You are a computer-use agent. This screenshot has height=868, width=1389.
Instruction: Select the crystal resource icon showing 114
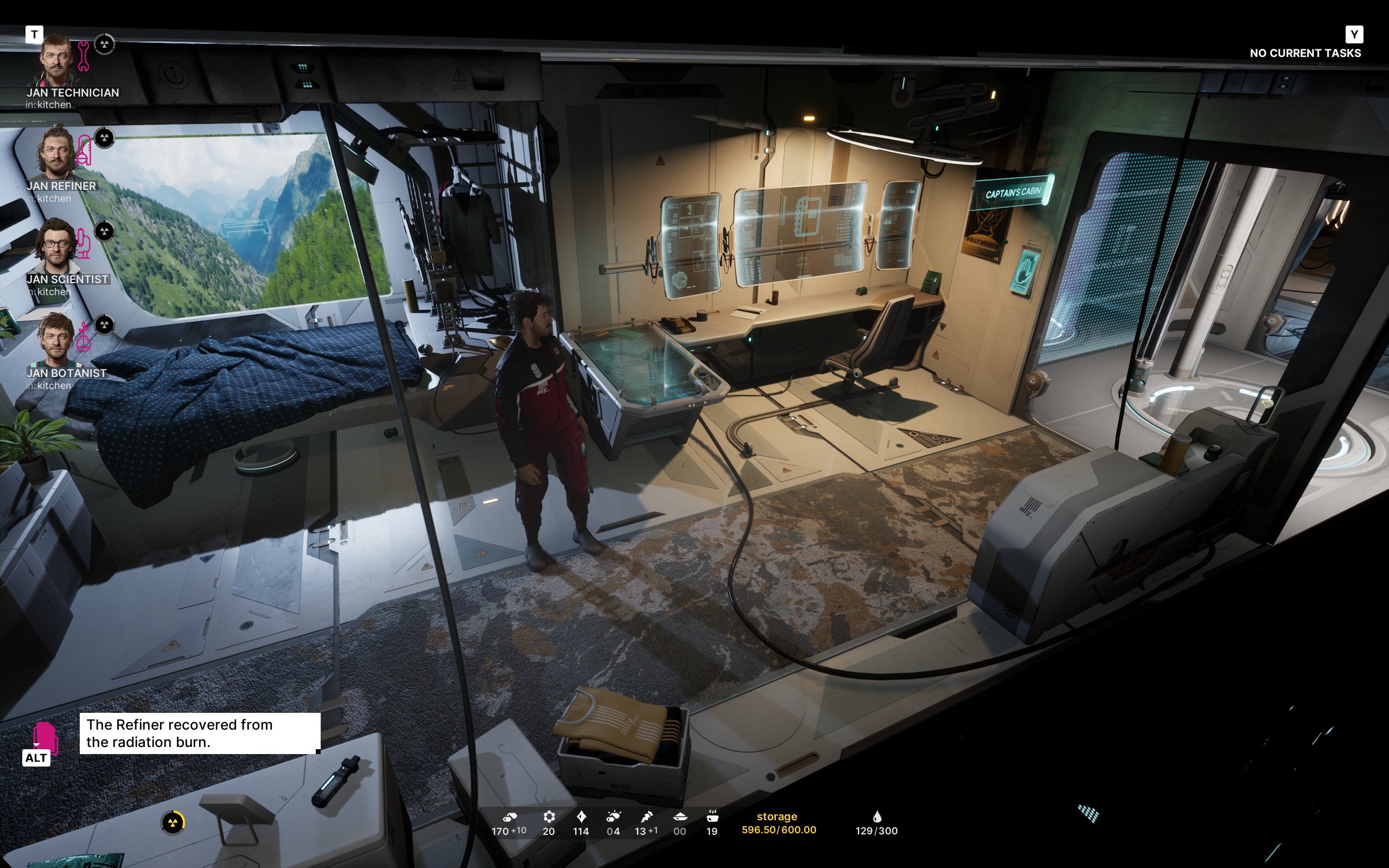point(582,817)
